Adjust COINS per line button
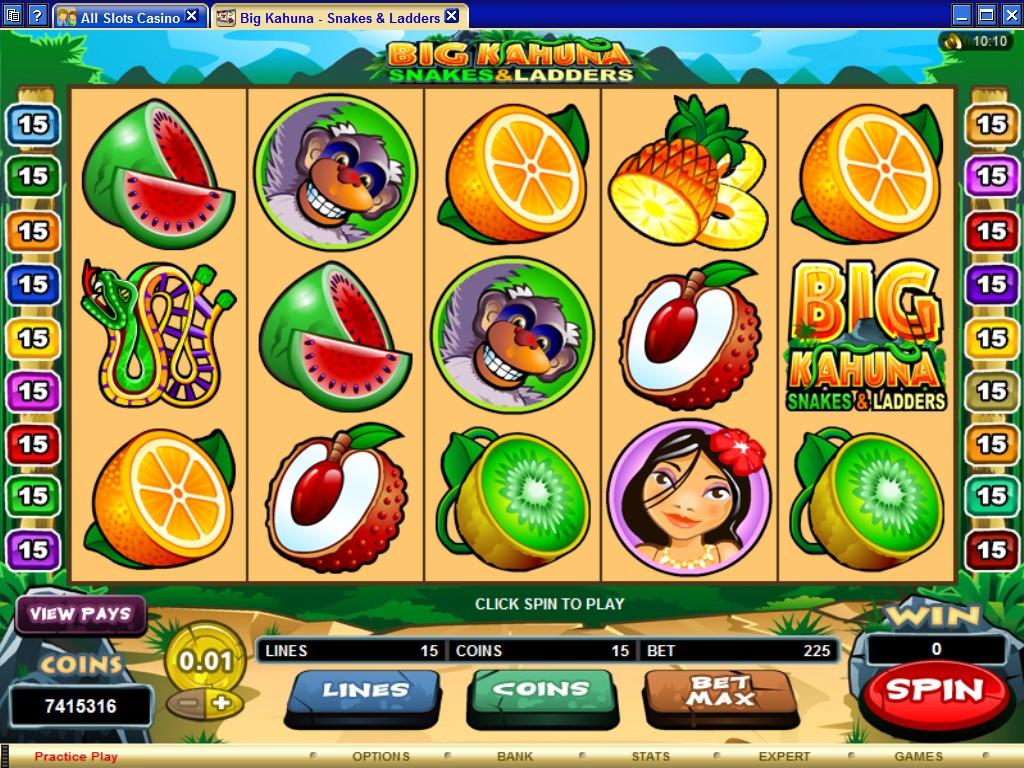This screenshot has height=768, width=1024. (541, 691)
